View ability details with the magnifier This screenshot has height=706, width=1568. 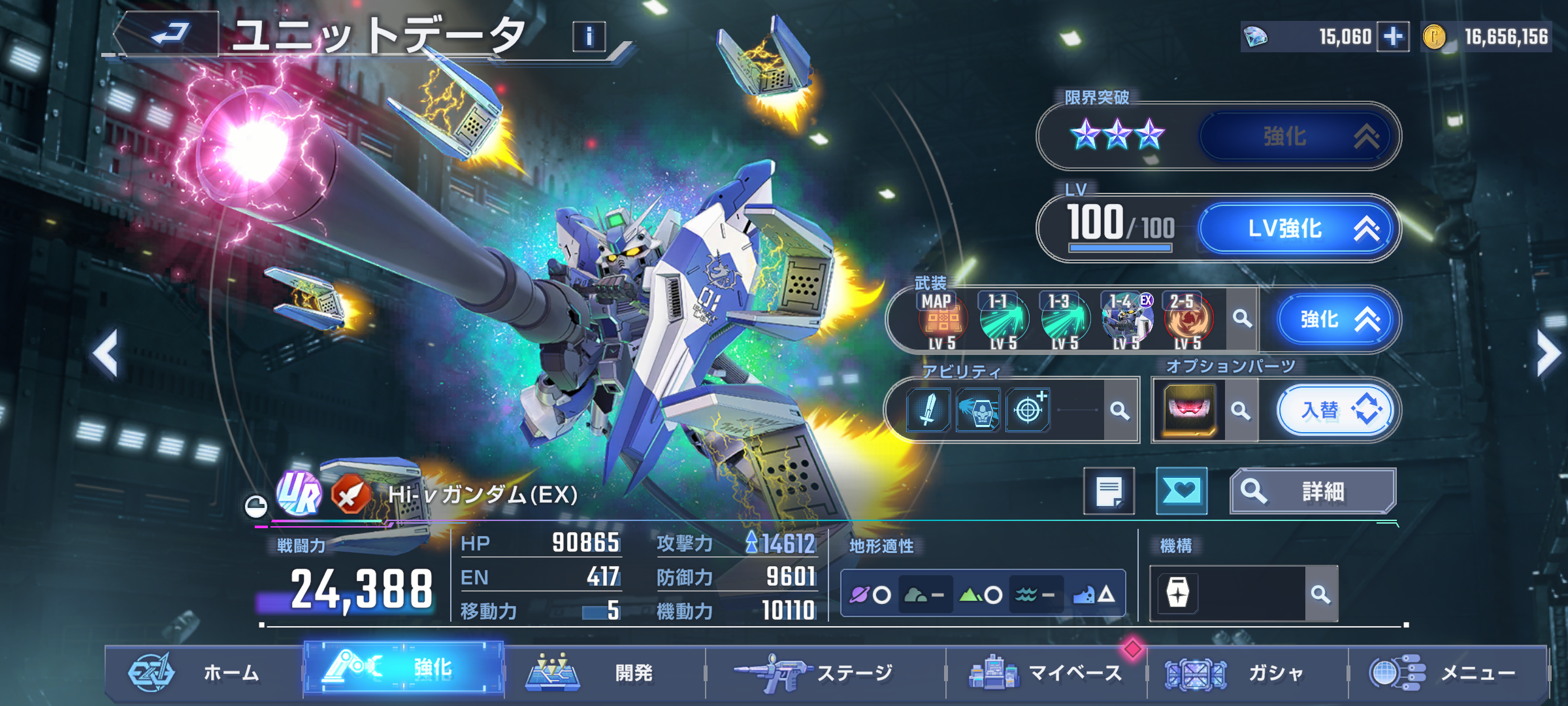(x=1120, y=411)
